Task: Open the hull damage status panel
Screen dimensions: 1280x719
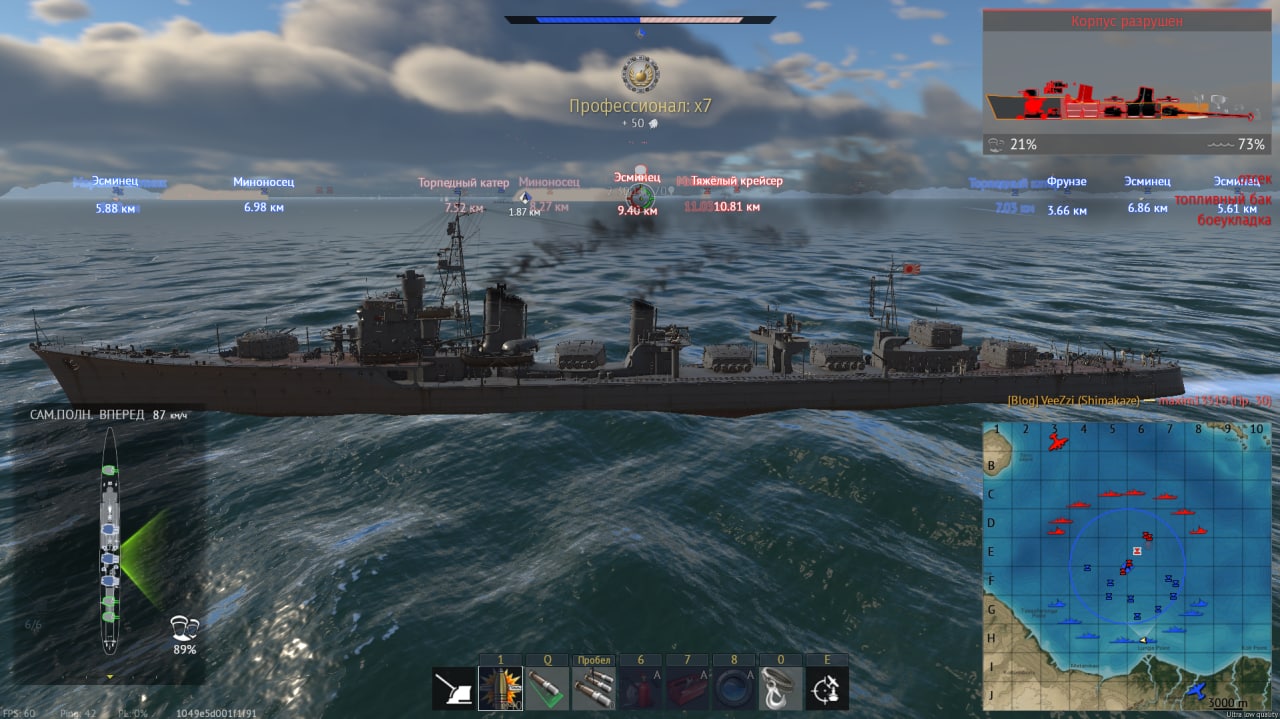Action: coord(1127,82)
